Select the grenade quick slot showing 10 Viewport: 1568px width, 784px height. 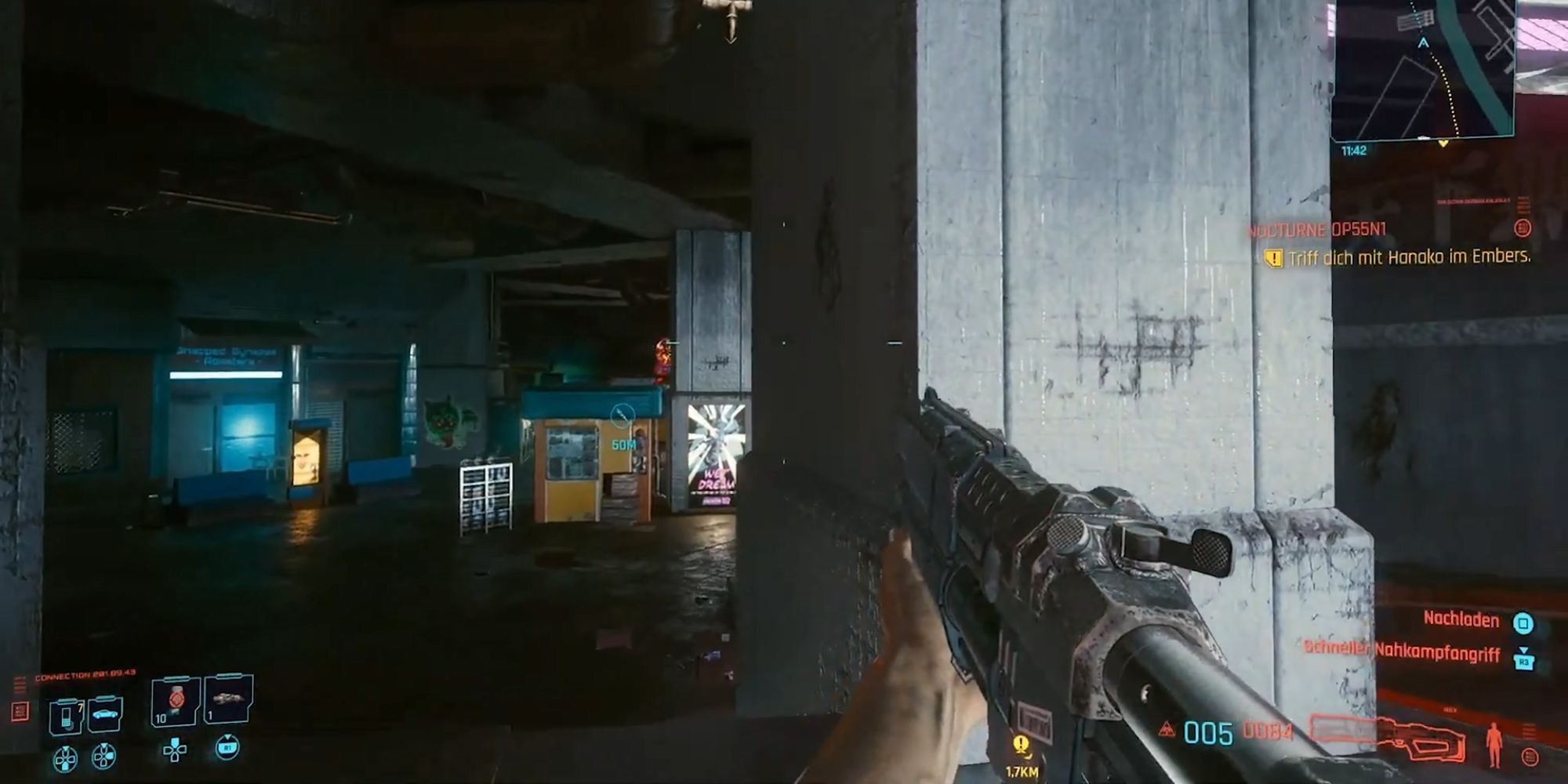174,702
